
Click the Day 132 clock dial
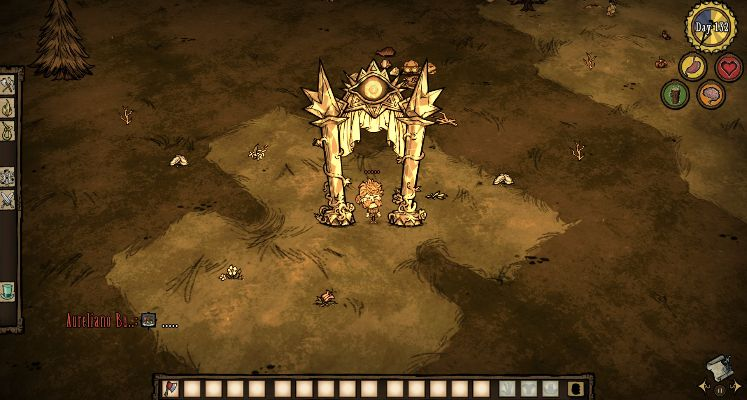pos(710,27)
